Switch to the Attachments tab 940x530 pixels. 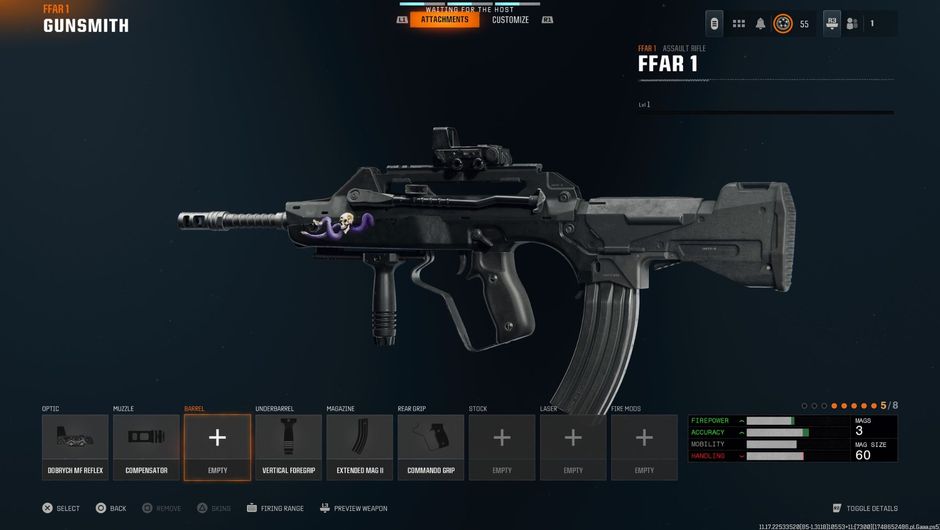[x=444, y=20]
